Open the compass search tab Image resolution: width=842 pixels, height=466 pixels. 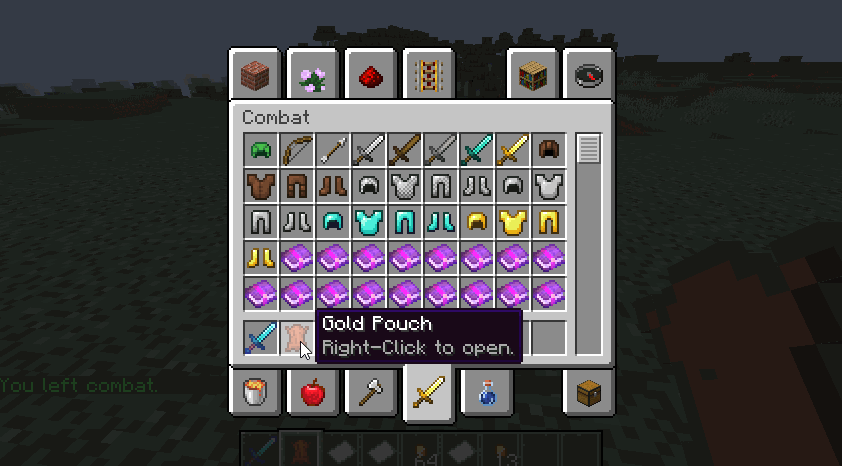[x=588, y=74]
